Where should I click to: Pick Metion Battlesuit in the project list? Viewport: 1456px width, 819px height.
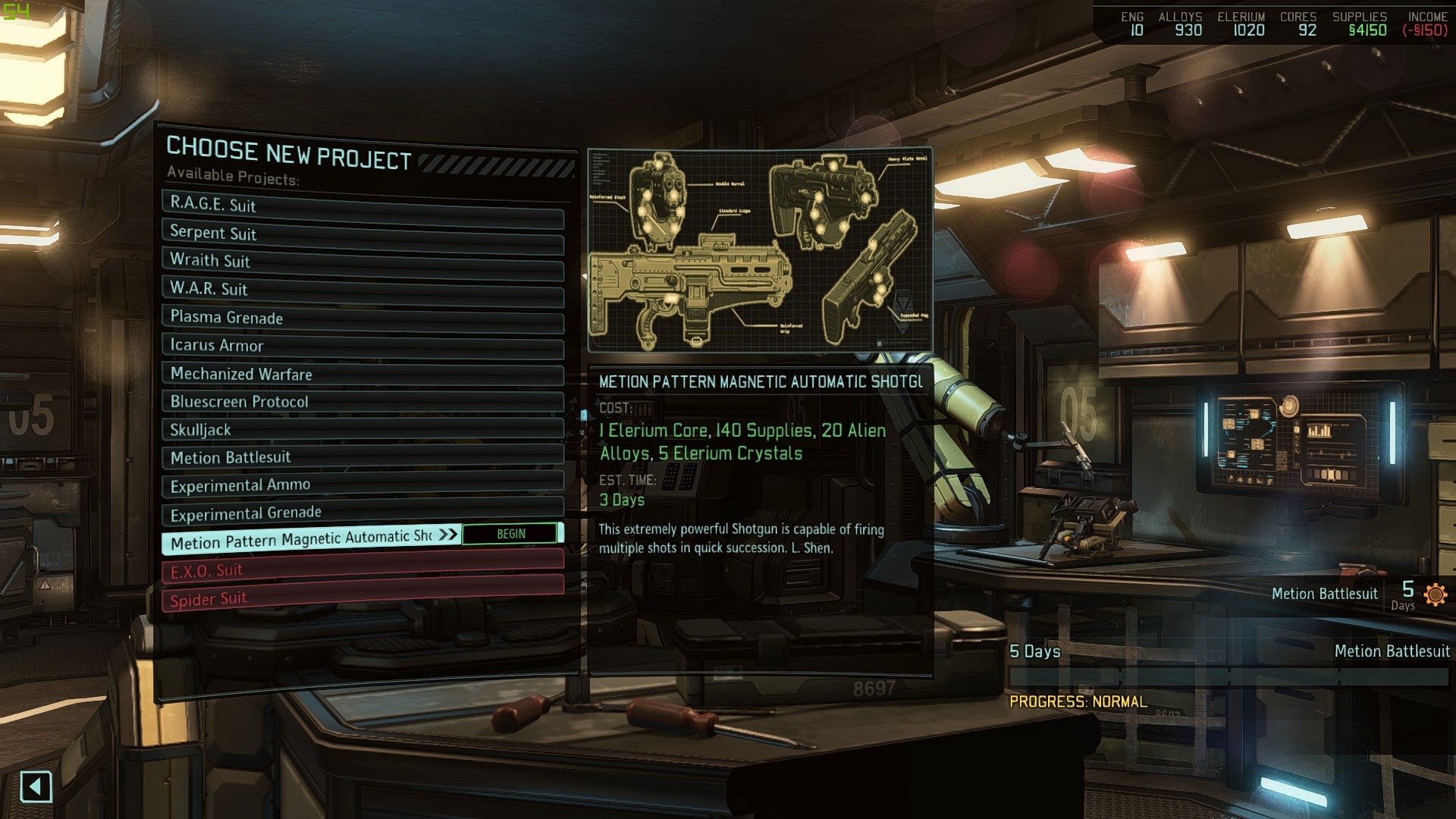(362, 458)
